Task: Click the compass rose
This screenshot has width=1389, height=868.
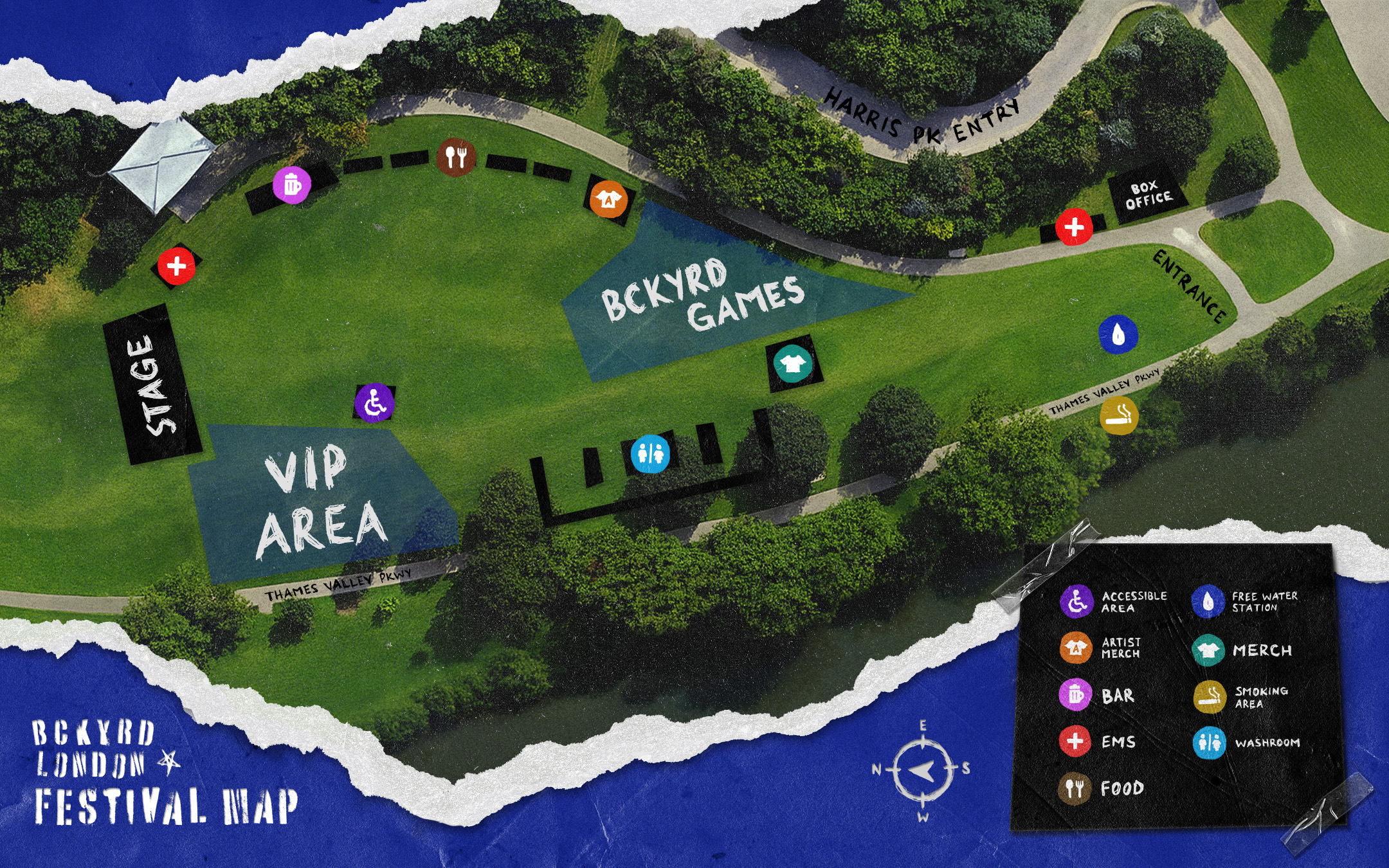Action: click(x=923, y=770)
